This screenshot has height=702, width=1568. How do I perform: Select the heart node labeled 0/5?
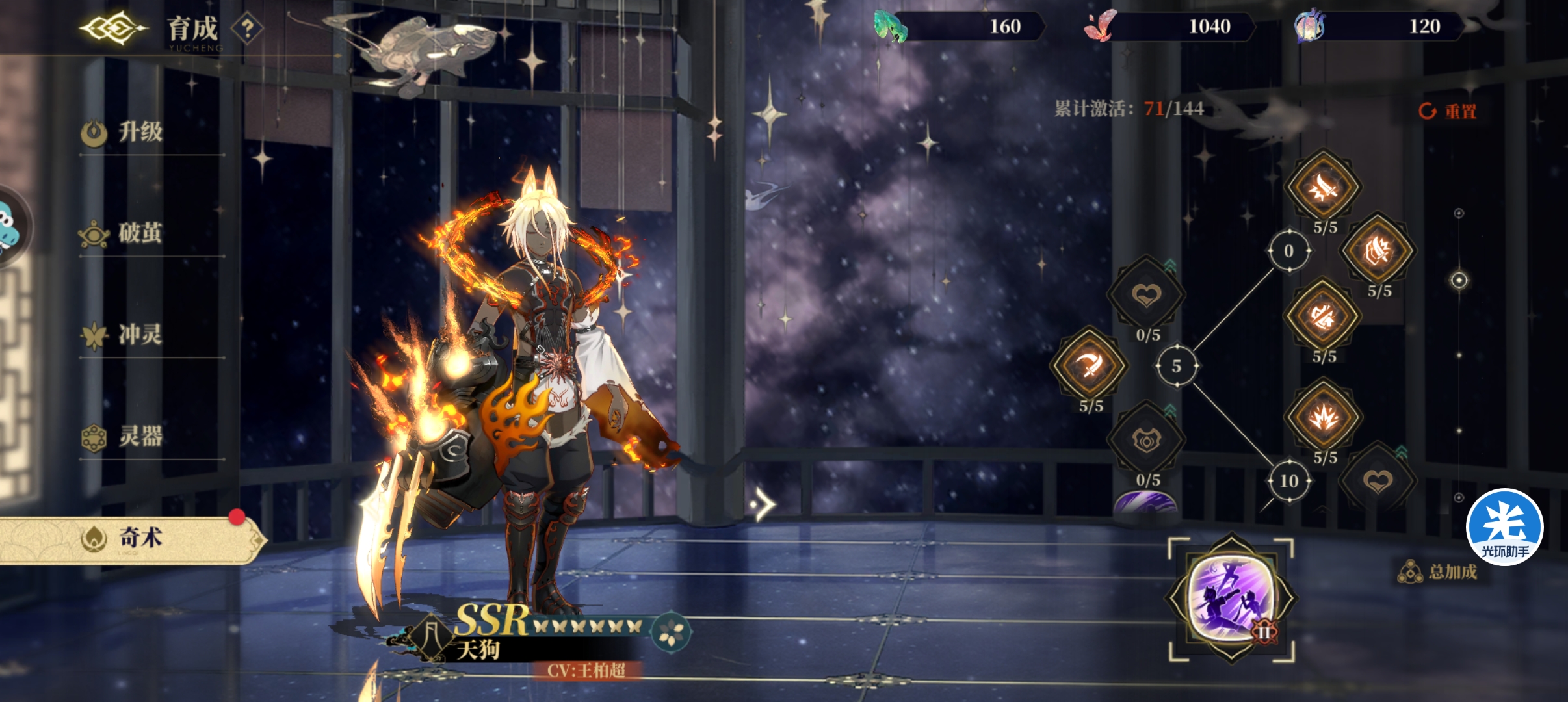click(1146, 296)
